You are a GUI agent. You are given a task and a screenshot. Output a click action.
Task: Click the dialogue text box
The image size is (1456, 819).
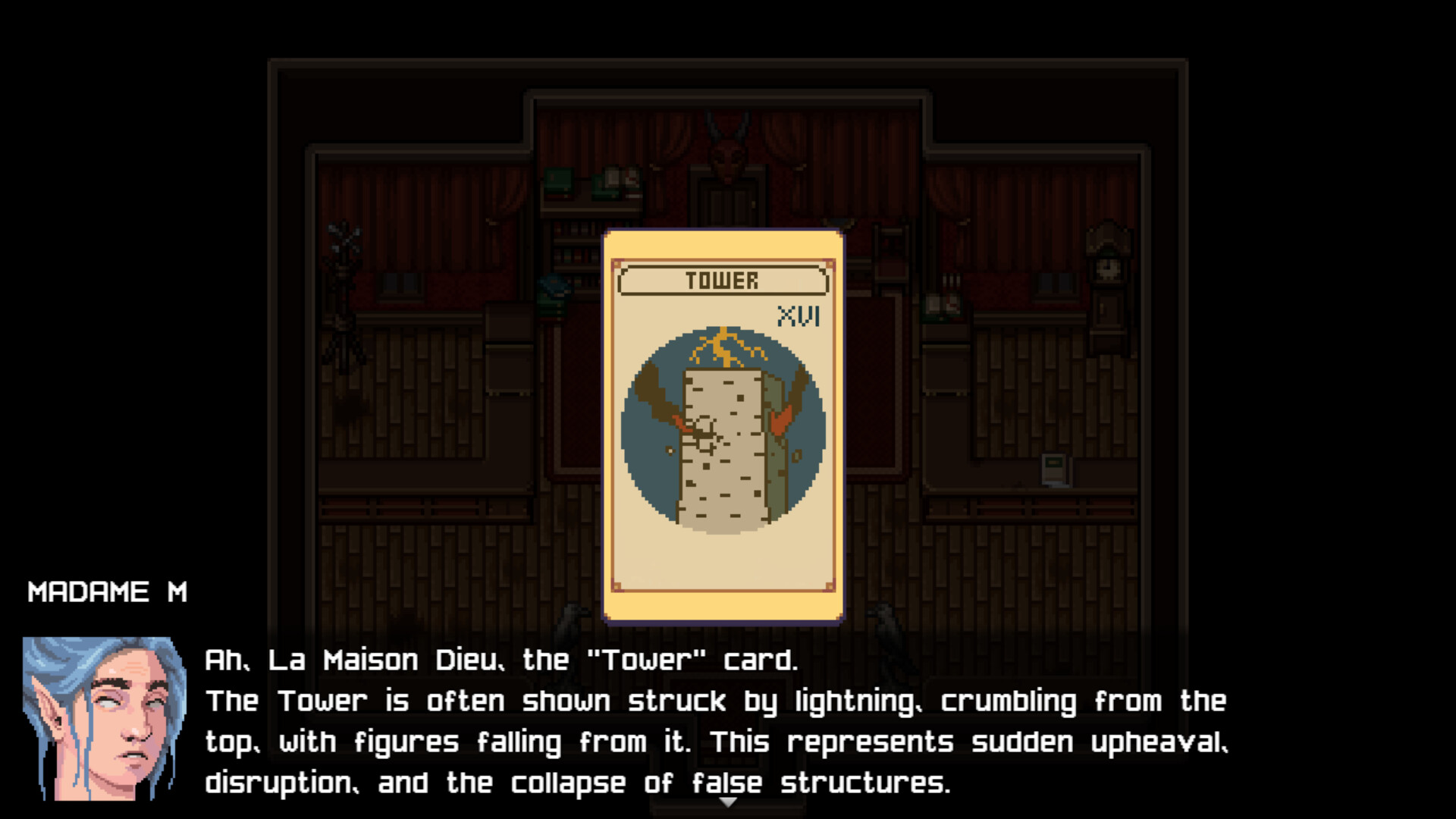click(720, 720)
